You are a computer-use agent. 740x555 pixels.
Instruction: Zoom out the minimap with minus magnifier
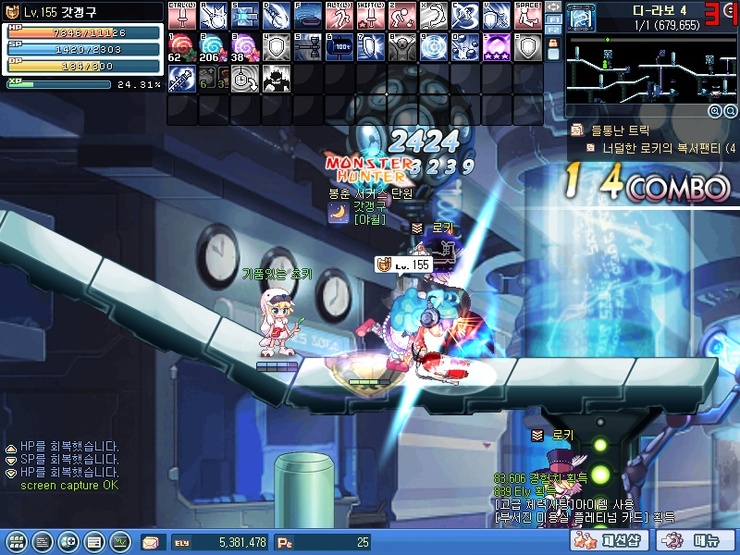pos(729,111)
